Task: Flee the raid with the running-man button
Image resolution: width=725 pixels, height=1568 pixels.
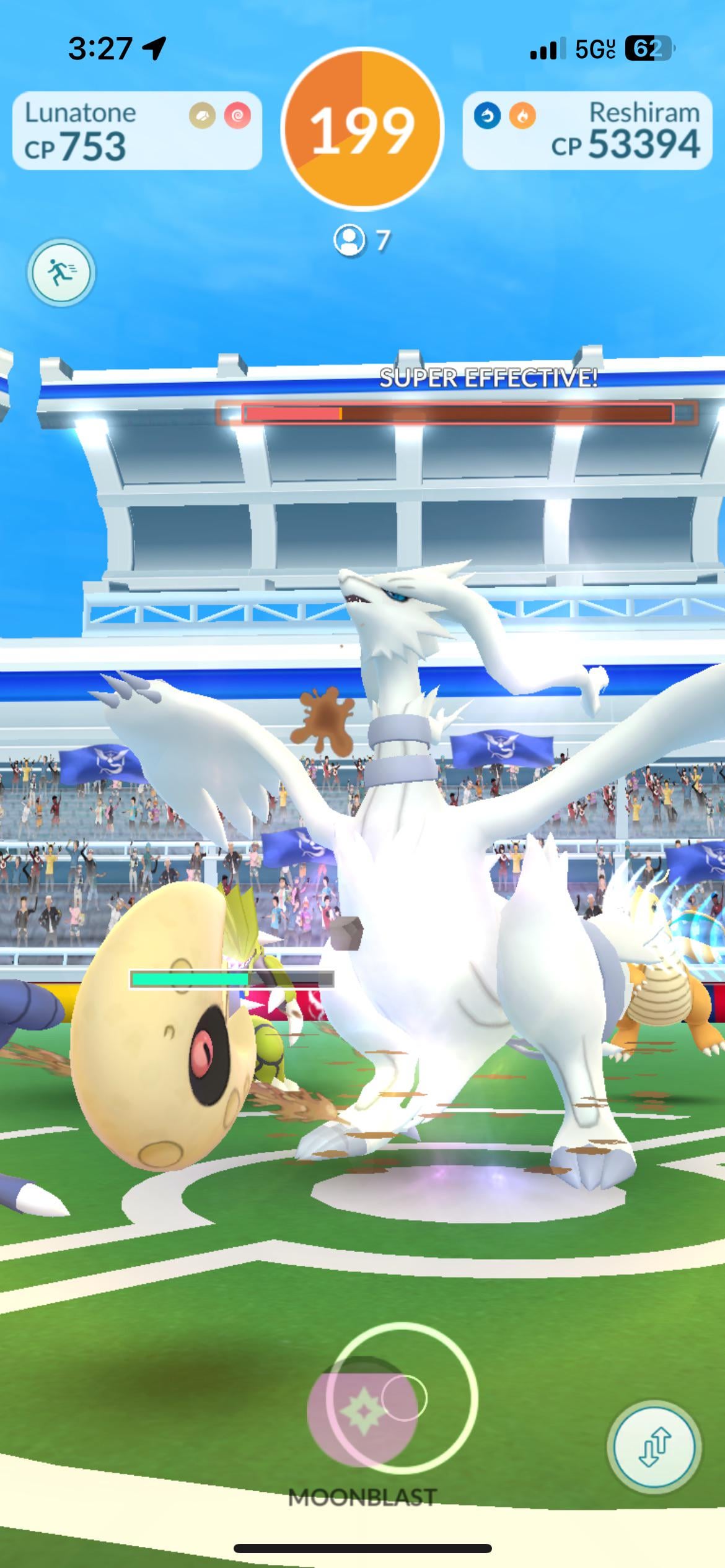Action: (x=60, y=272)
